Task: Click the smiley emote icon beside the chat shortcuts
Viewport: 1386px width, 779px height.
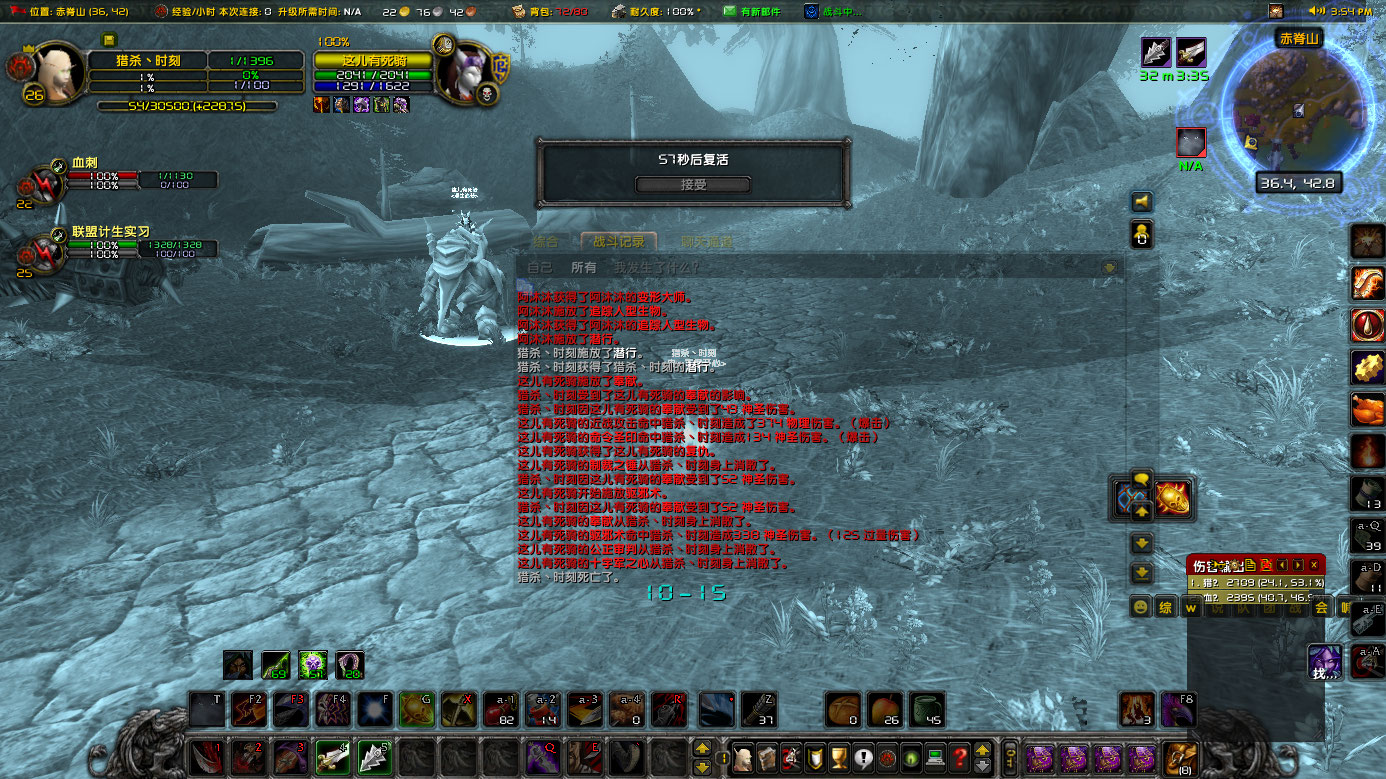Action: 1140,607
